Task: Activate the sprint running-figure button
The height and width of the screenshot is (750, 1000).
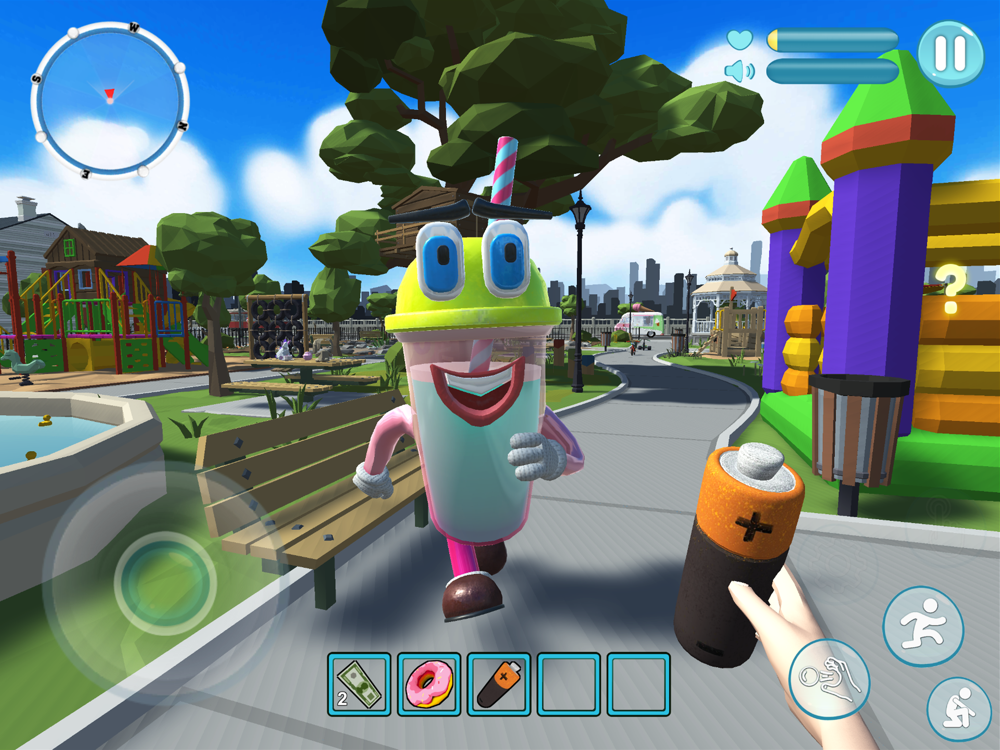Action: pyautogui.click(x=922, y=627)
